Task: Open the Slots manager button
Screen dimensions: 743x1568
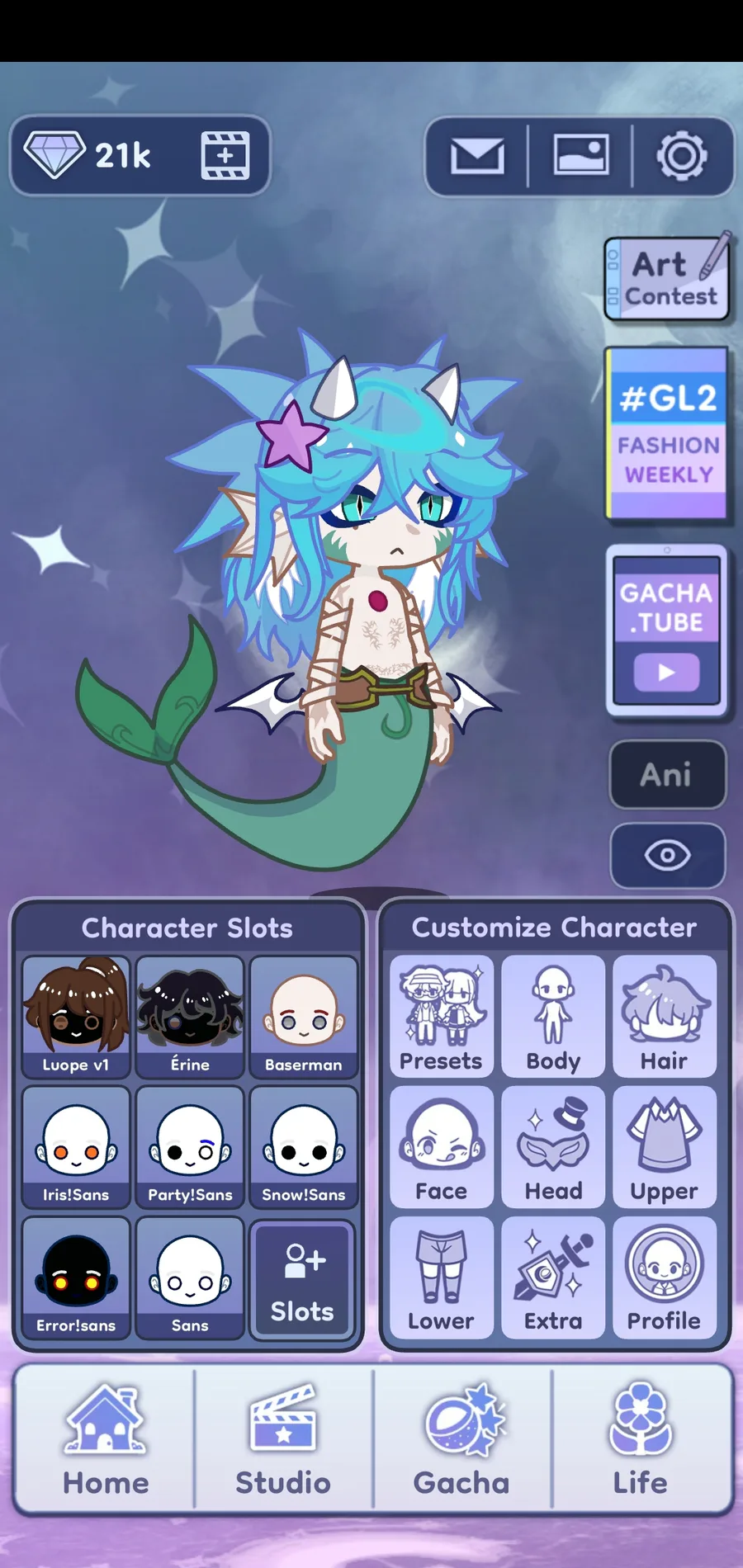Action: point(302,1279)
